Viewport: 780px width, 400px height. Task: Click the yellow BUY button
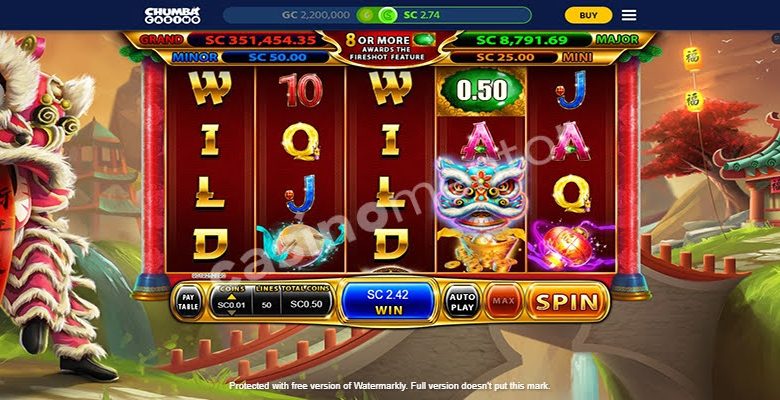tap(588, 15)
